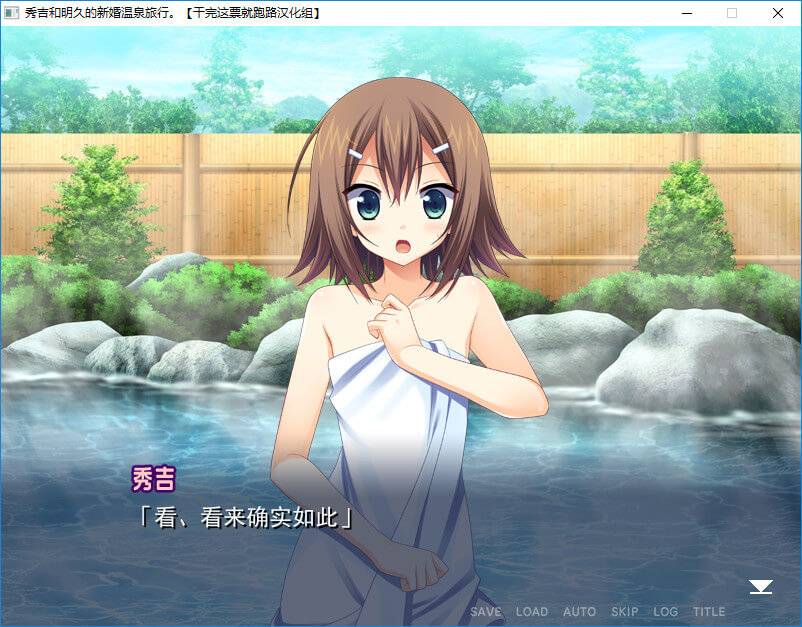Enable AUTO text advance
The height and width of the screenshot is (627, 802).
pyautogui.click(x=579, y=611)
